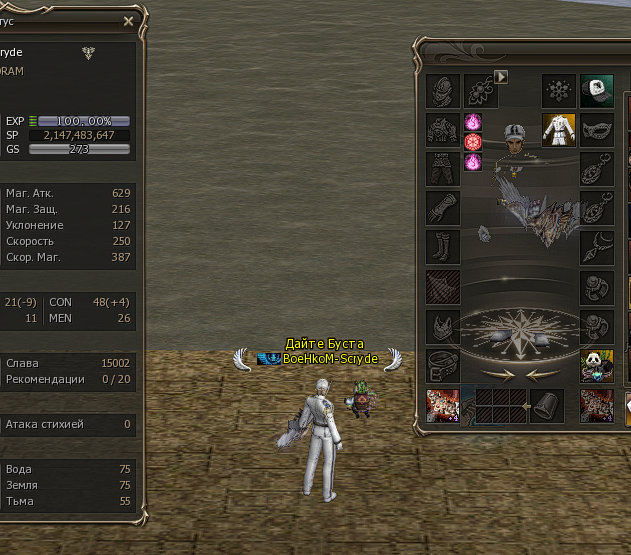Select the empty gloves slot
This screenshot has height=555, width=631.
click(x=443, y=208)
